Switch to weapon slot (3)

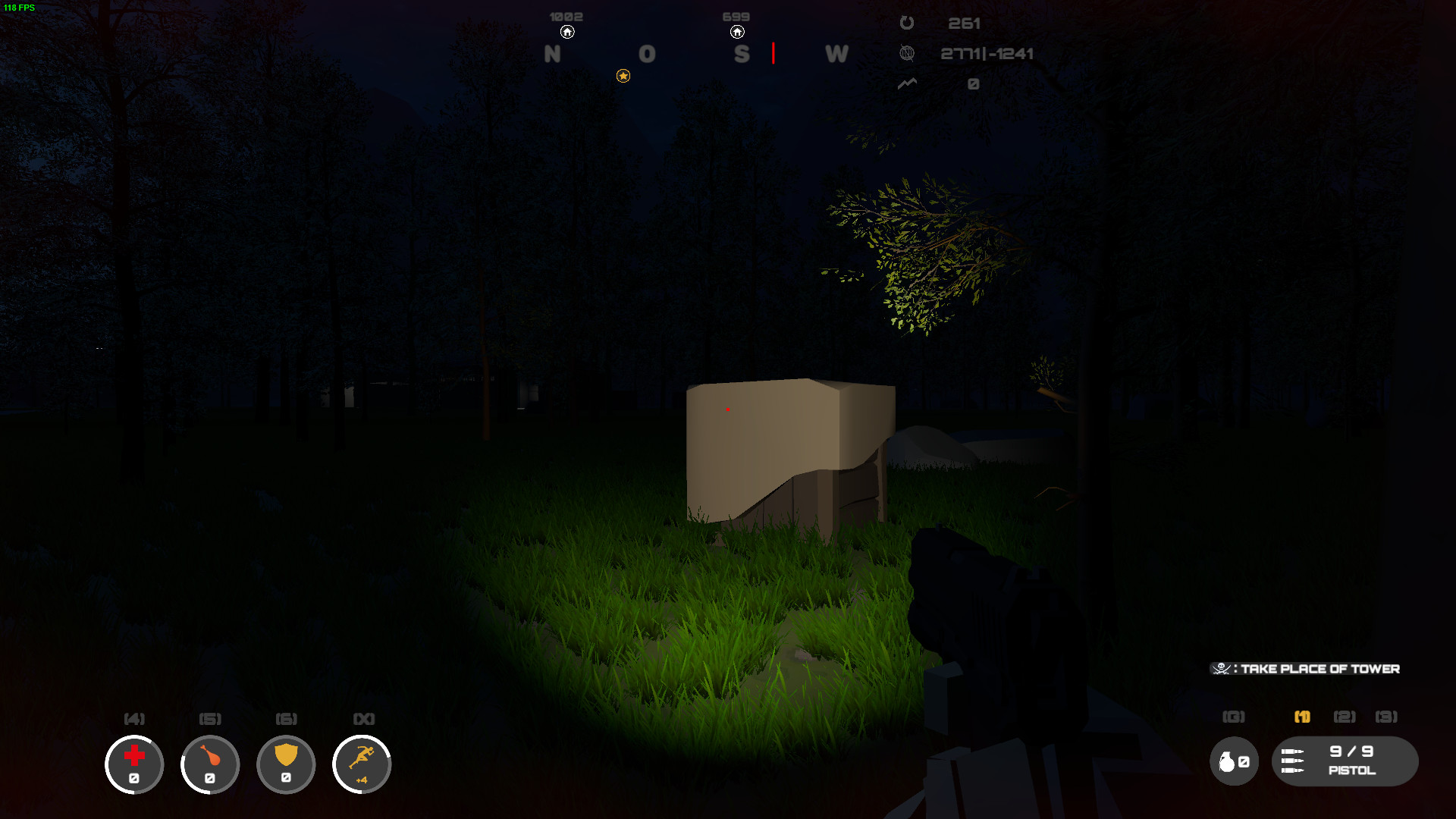(1386, 716)
